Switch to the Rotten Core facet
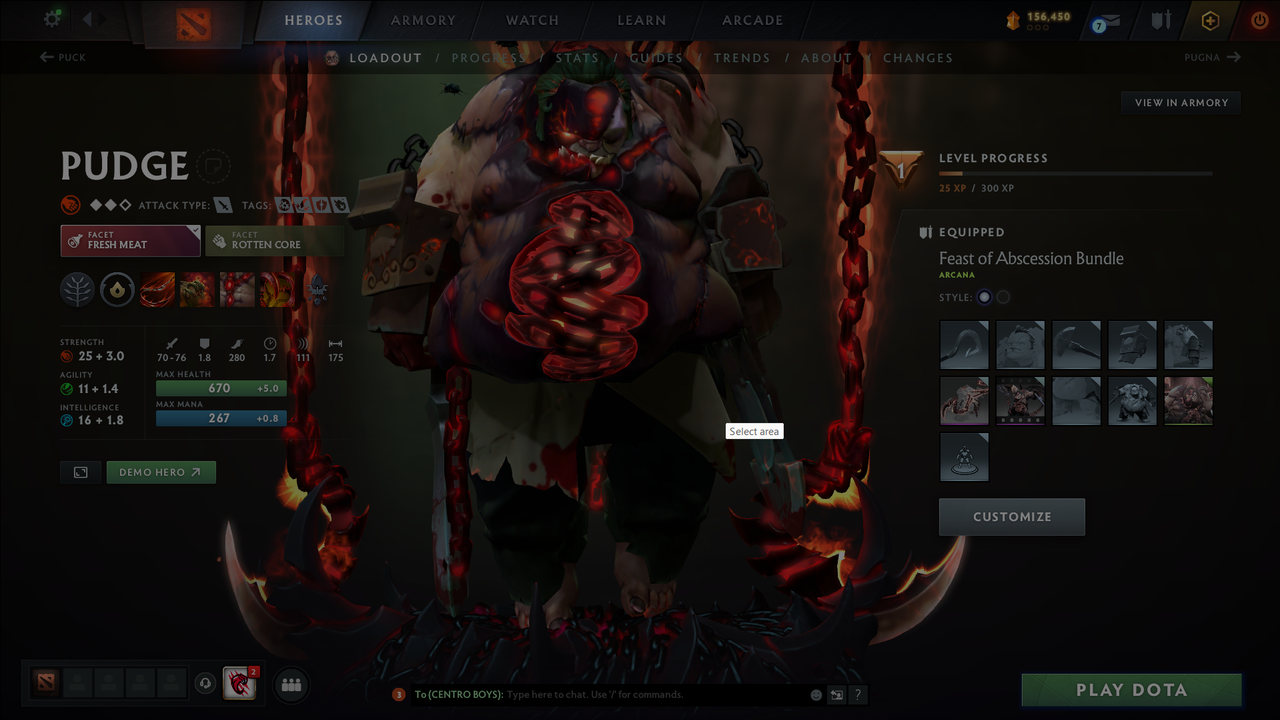The width and height of the screenshot is (1280, 720). [275, 240]
